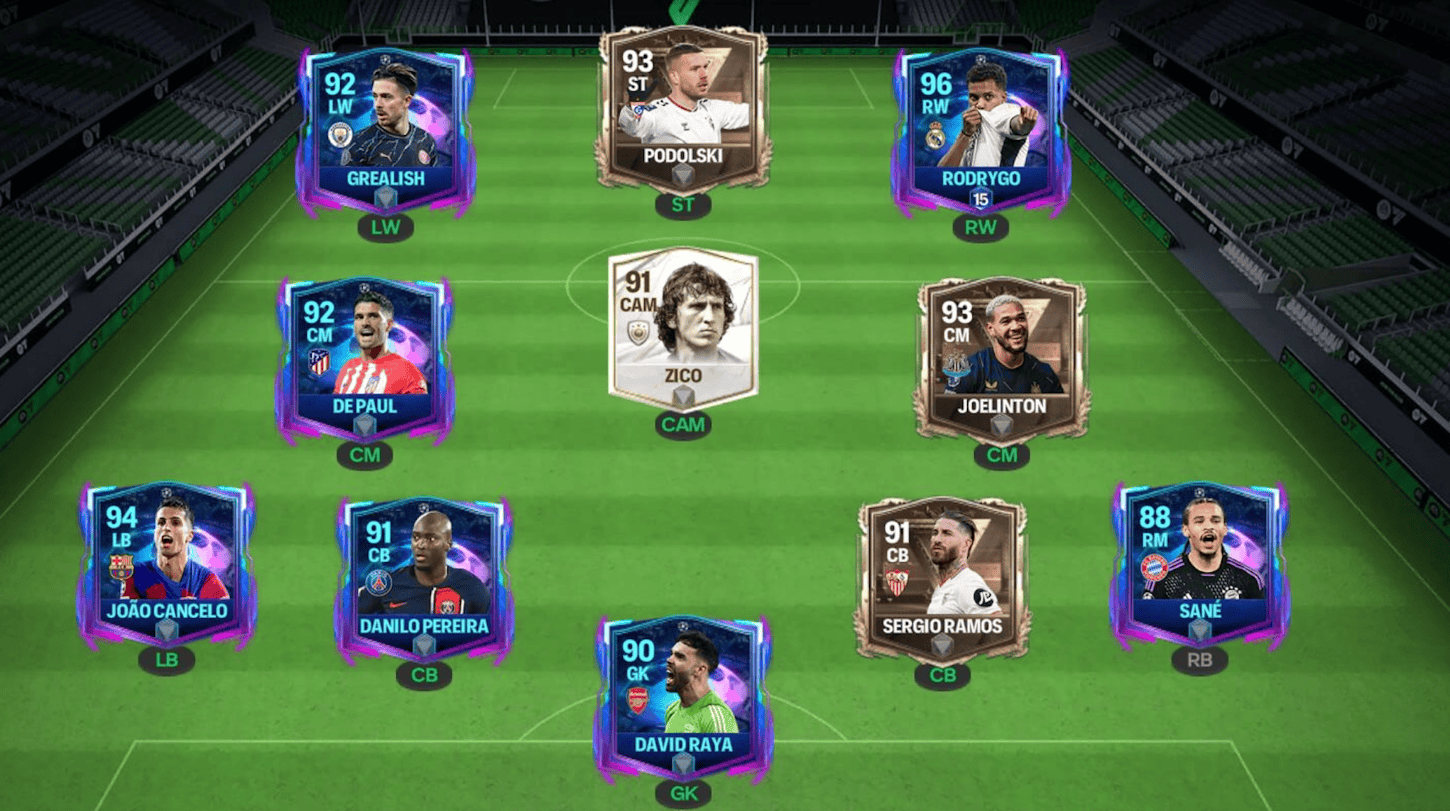Click the number 15 badge on Rodrygo's card
The width and height of the screenshot is (1450, 811).
click(981, 199)
